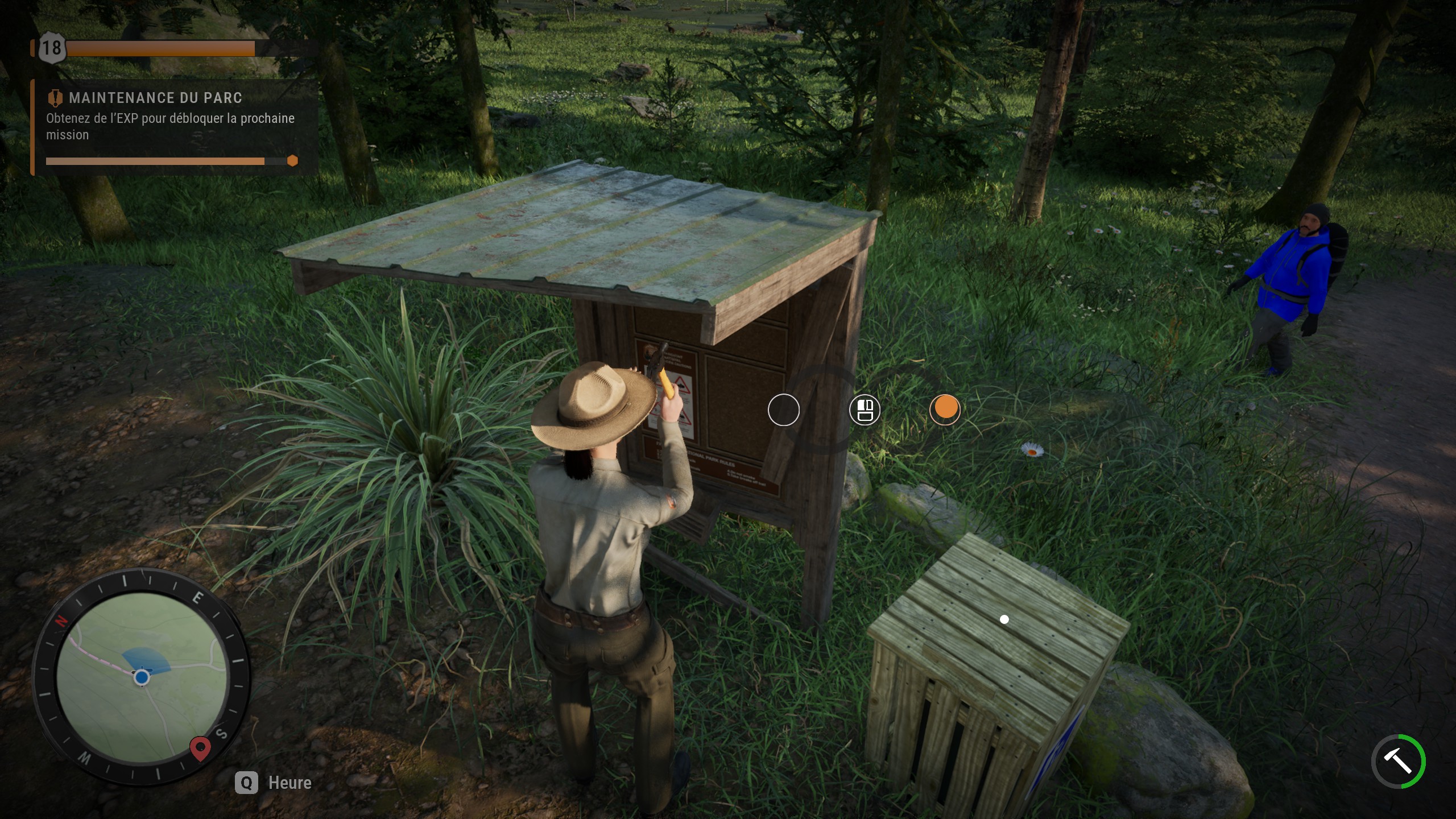Click the Heure label near the Q prompt
Screen dimensions: 1456x819
(289, 783)
